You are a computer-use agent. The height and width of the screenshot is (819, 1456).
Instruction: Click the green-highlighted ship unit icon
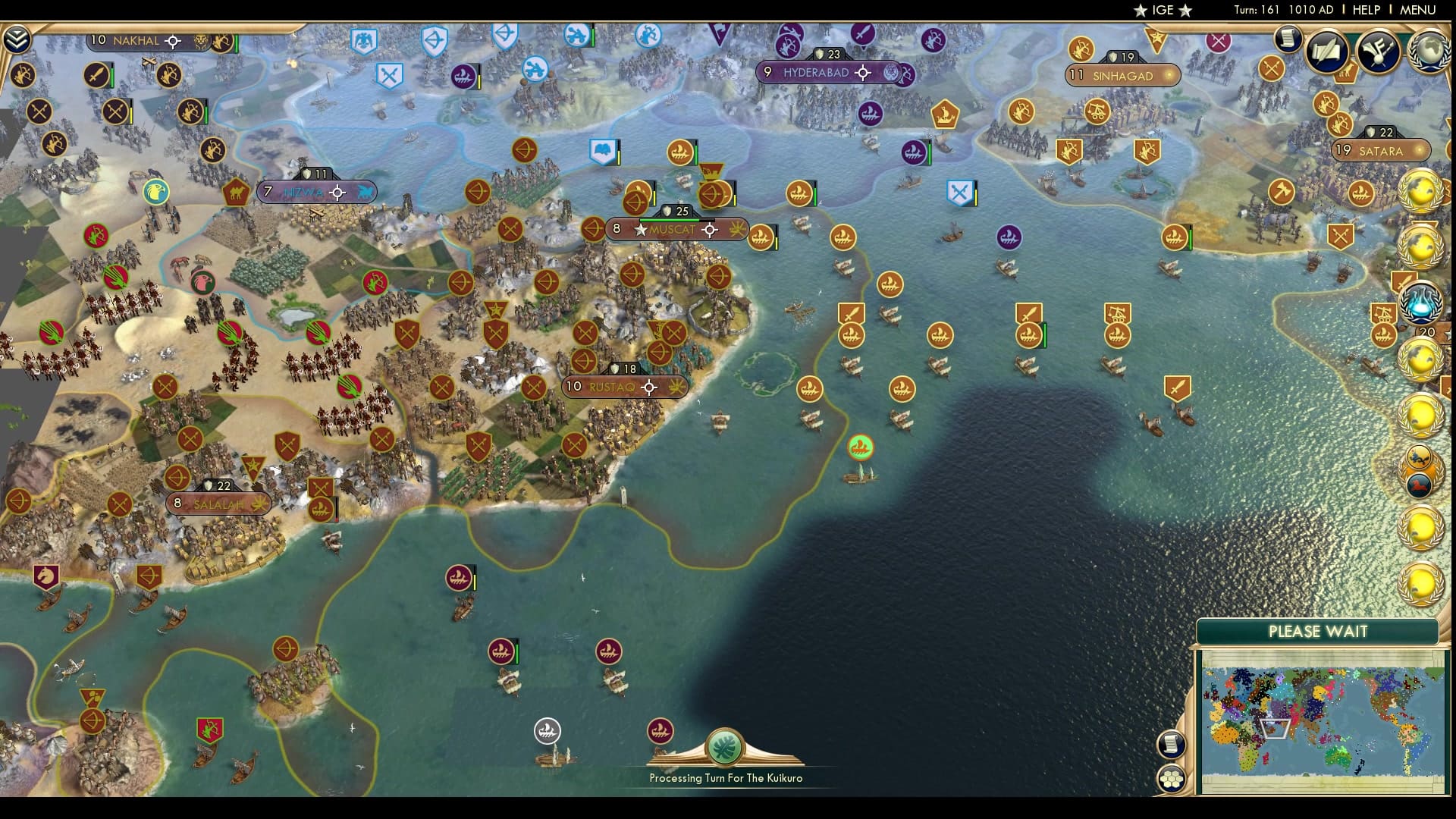tap(859, 448)
